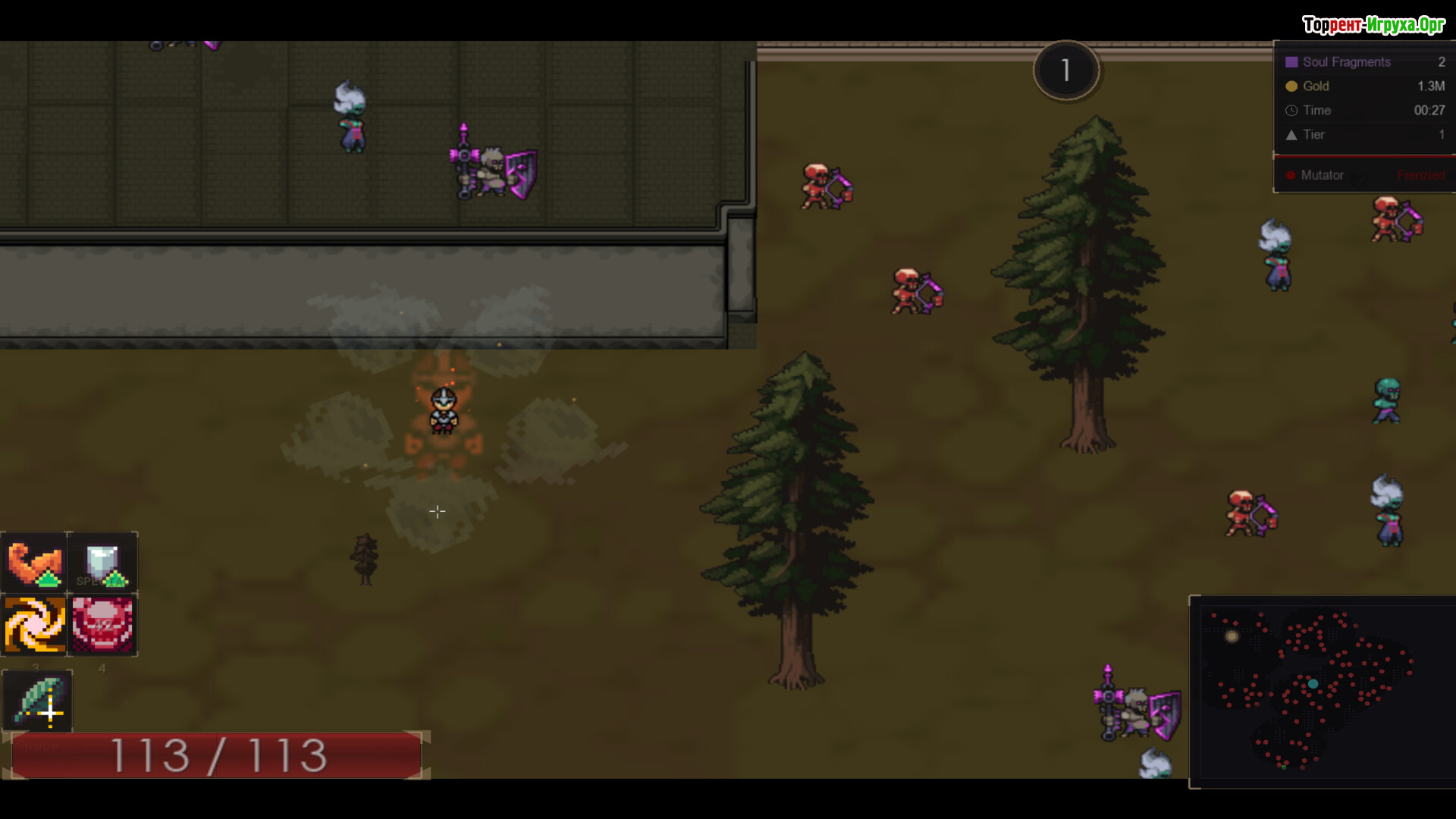Activate the orange flexed arm ability
The height and width of the screenshot is (819, 1456).
click(x=34, y=563)
